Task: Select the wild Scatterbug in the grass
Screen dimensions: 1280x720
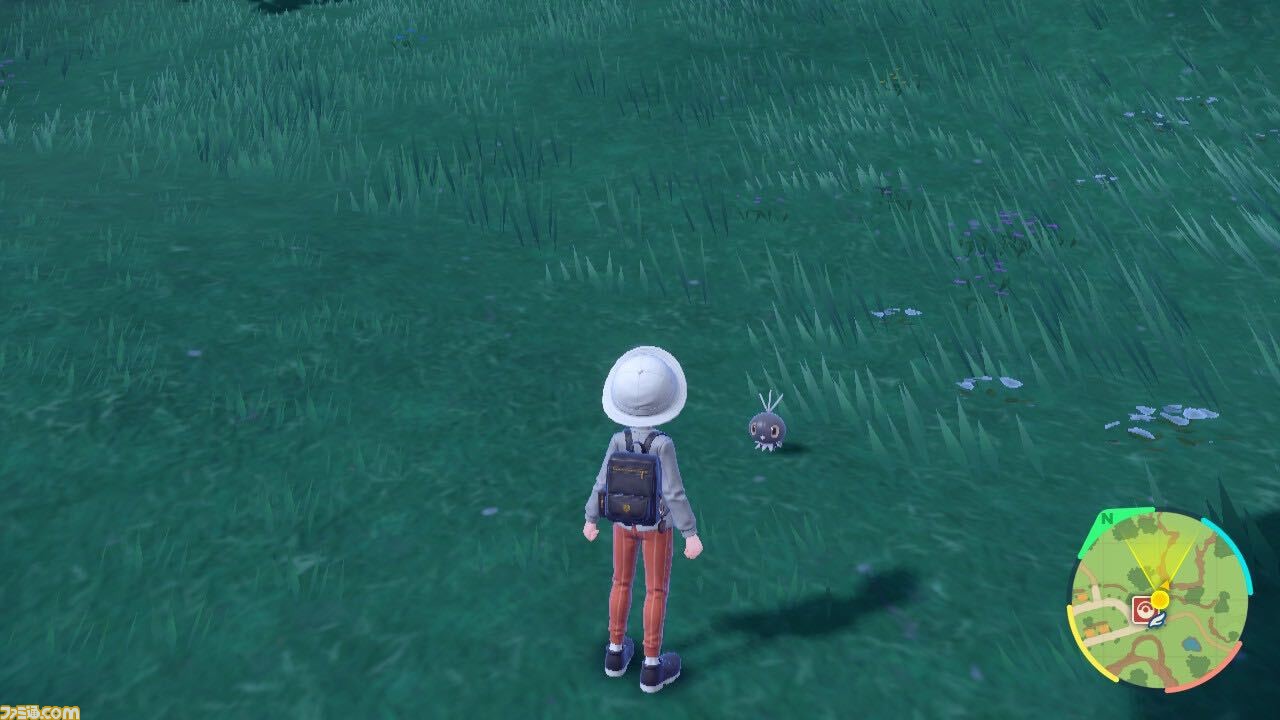Action: click(770, 430)
